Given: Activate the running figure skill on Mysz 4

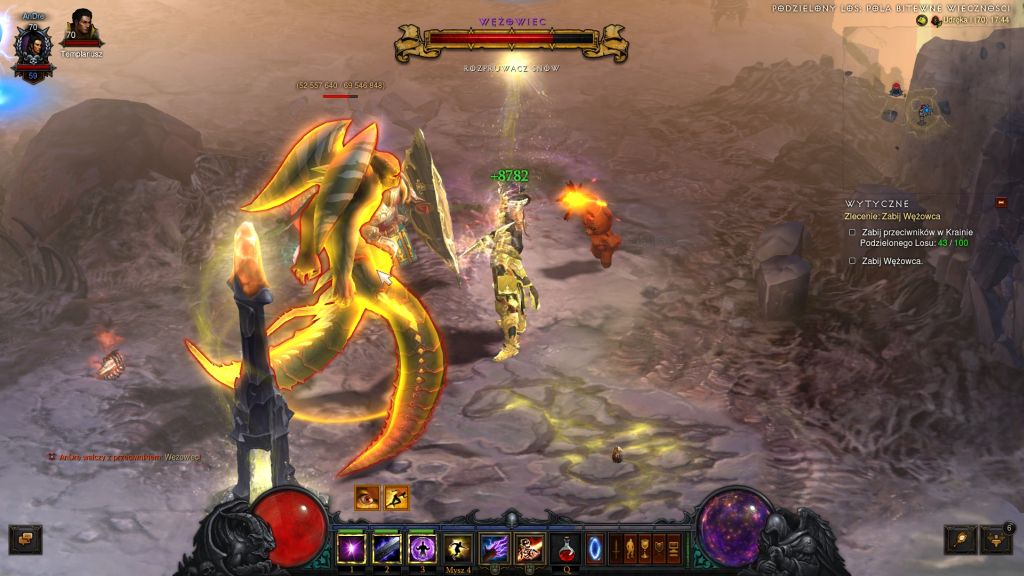Looking at the screenshot, I should point(458,548).
